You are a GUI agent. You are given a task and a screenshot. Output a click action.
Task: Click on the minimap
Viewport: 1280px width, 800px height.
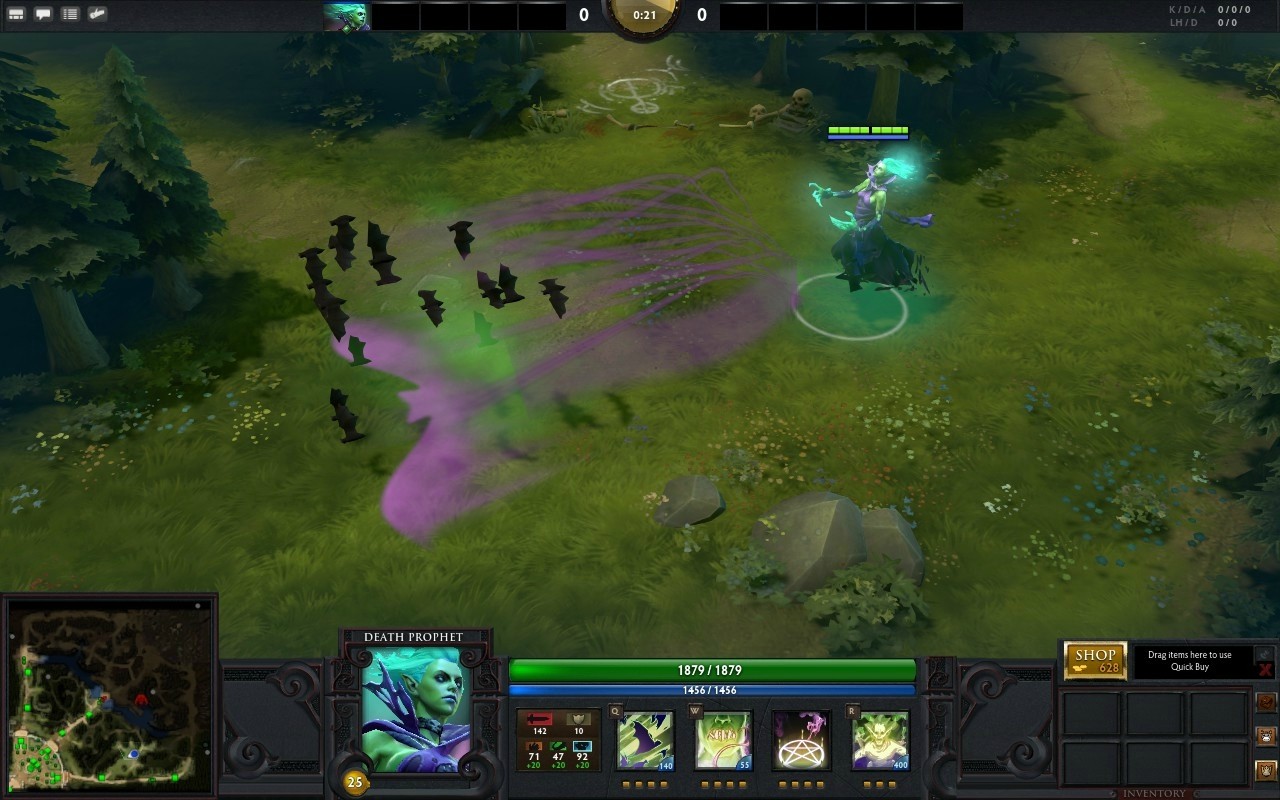coord(109,697)
